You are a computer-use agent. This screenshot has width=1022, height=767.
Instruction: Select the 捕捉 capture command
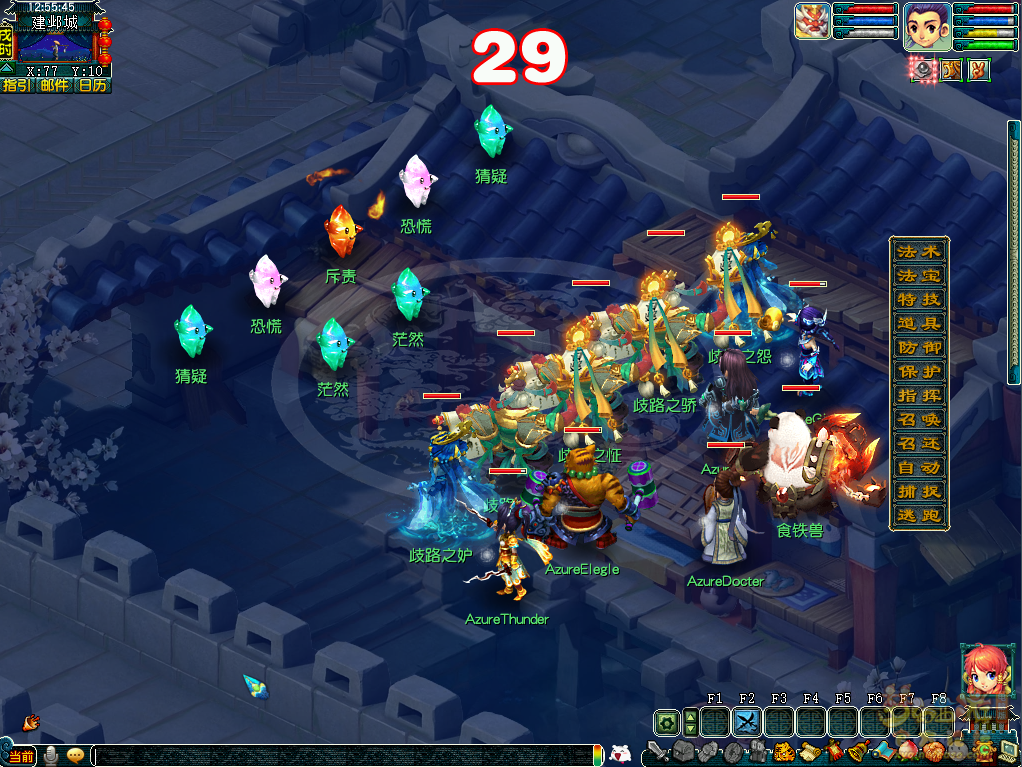point(918,492)
